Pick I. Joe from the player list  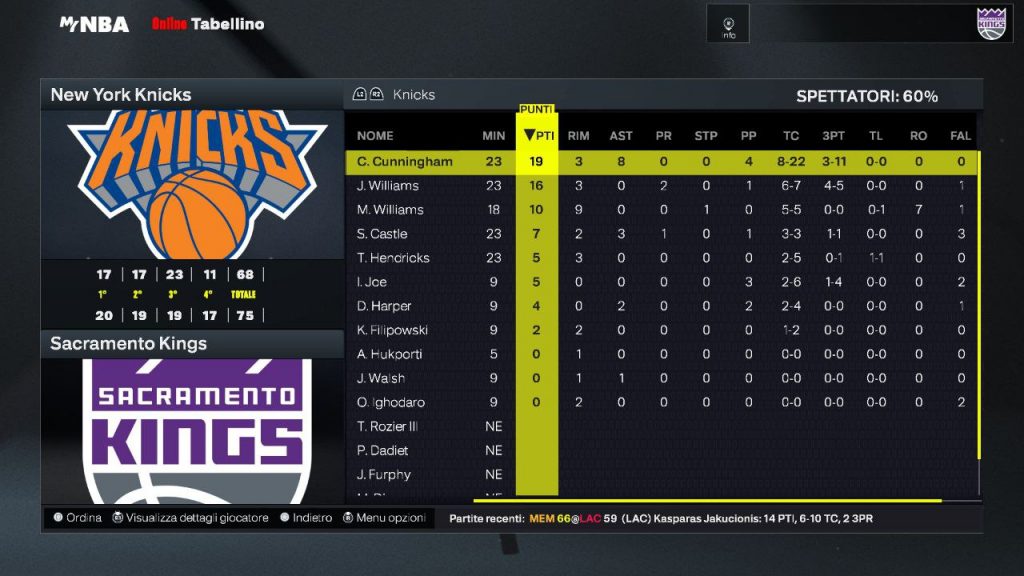pyautogui.click(x=372, y=282)
